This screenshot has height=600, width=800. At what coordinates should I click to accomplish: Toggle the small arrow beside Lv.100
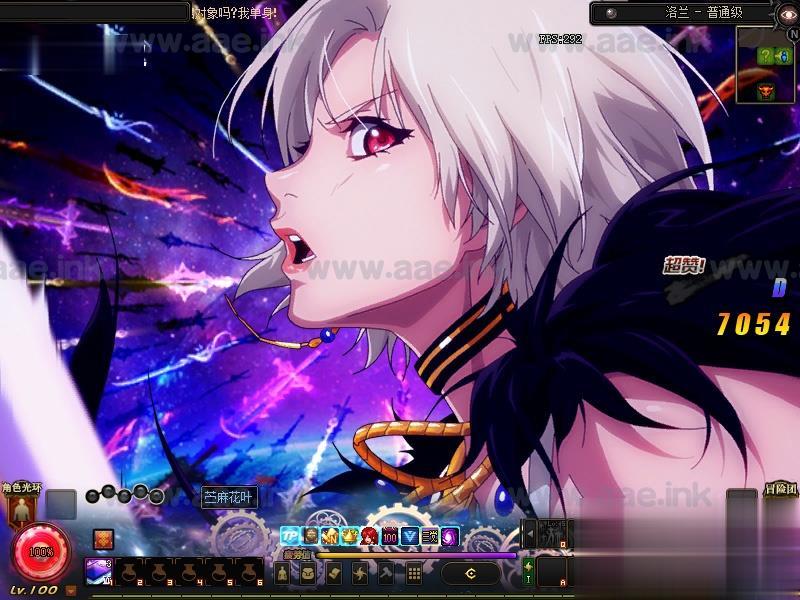point(71,590)
